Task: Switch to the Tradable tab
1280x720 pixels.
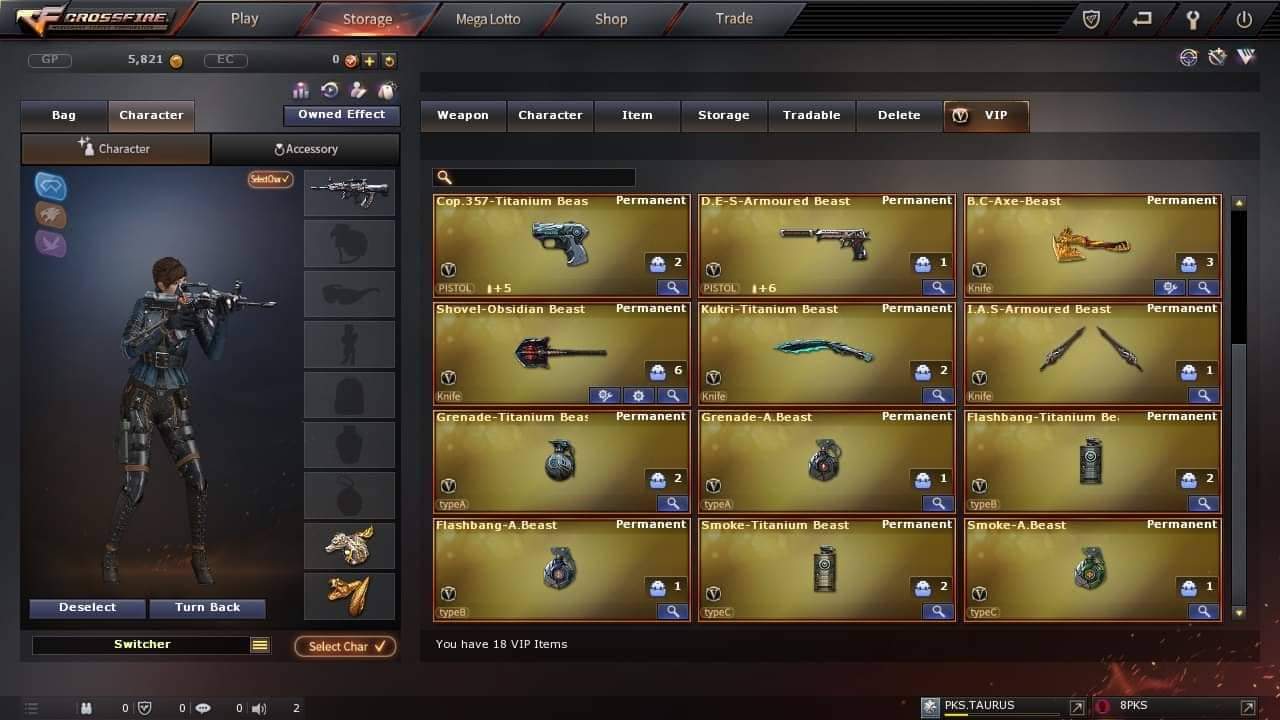Action: tap(811, 114)
